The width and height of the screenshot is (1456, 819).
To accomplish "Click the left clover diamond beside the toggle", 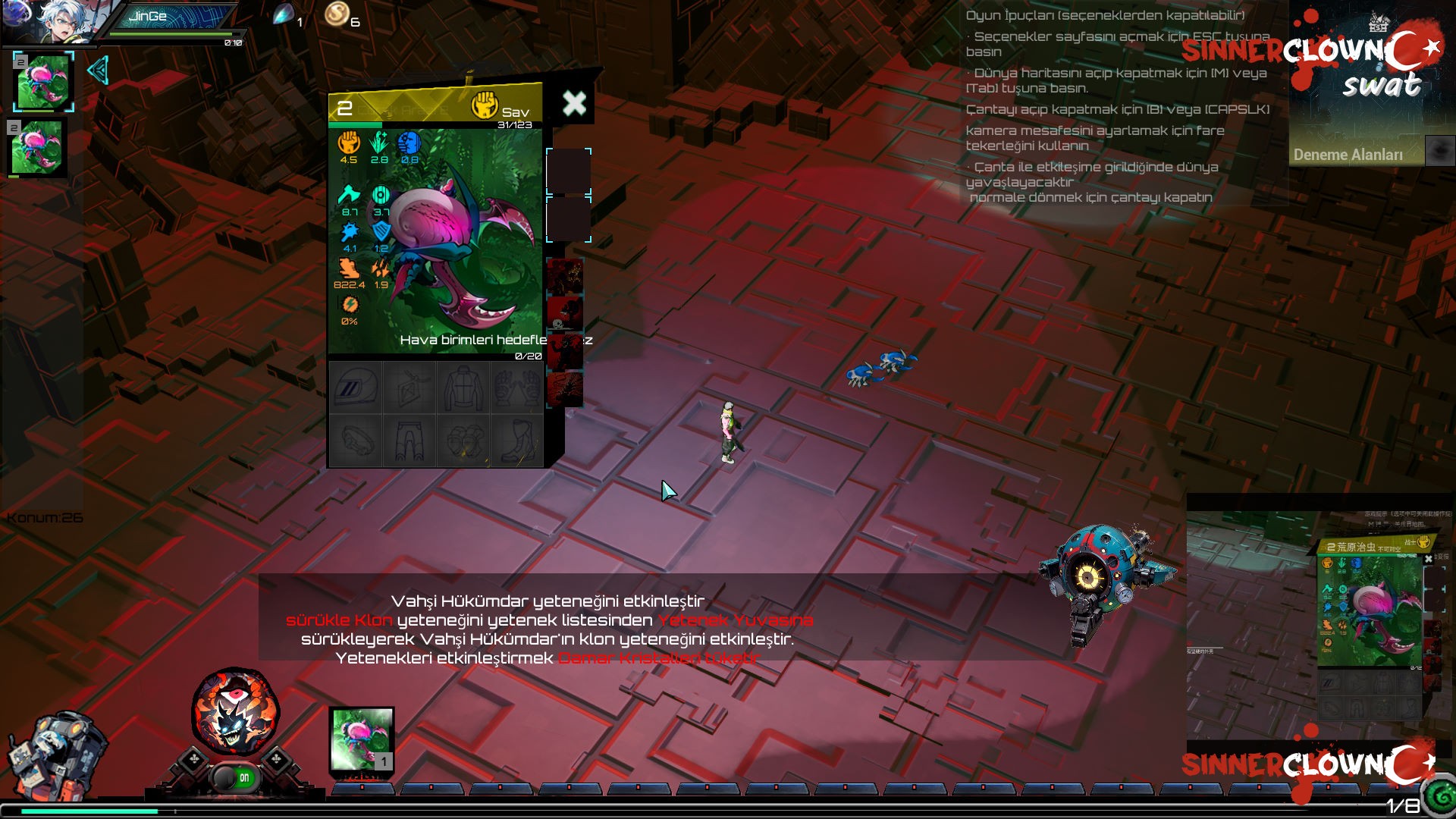I will tap(192, 756).
